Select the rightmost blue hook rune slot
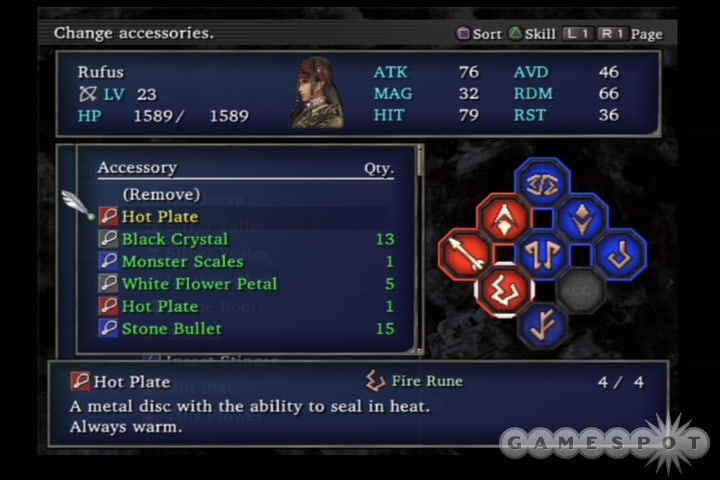The image size is (720, 480). (620, 254)
